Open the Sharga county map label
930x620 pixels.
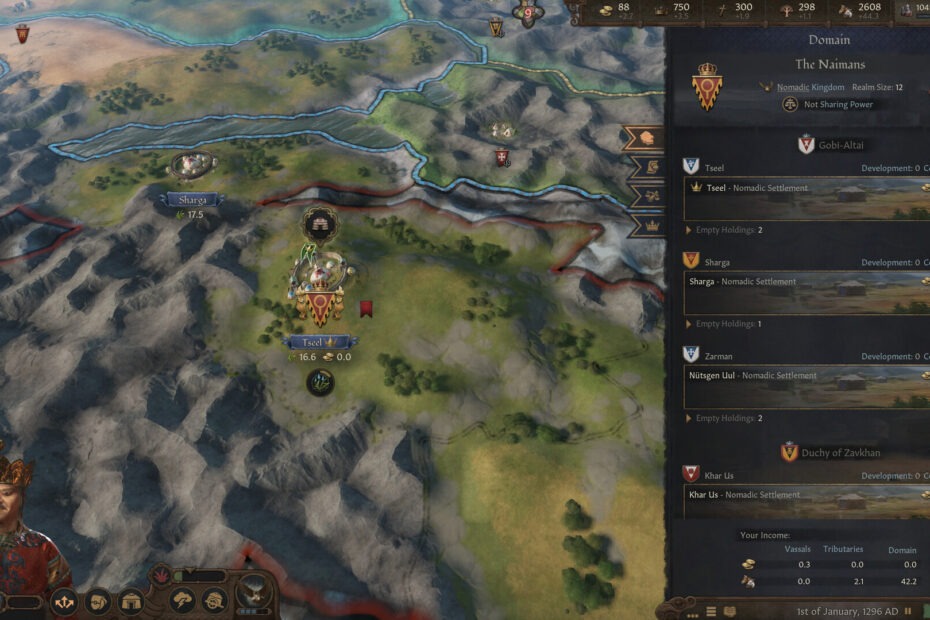point(194,199)
